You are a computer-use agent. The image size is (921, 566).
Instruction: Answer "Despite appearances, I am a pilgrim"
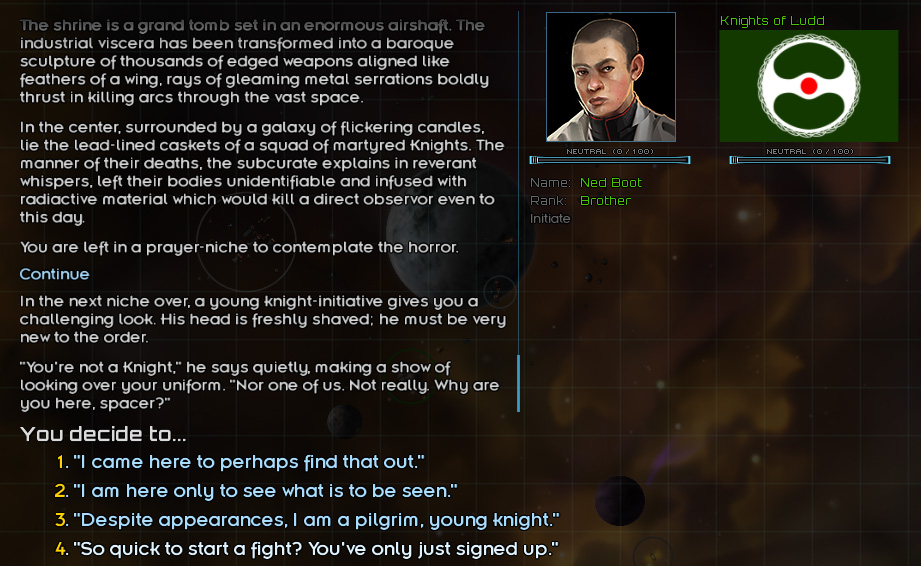316,520
